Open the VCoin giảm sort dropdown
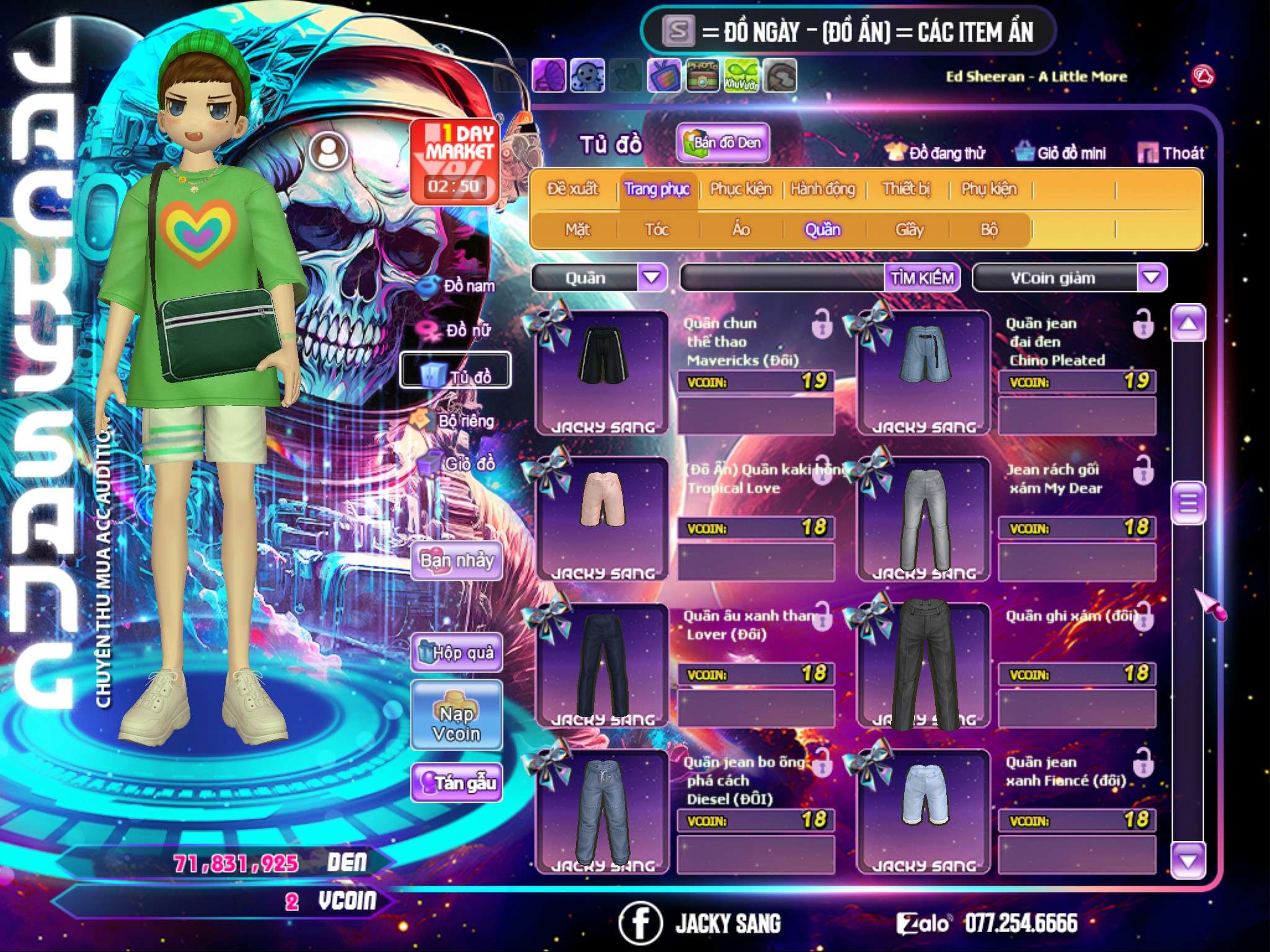1270x952 pixels. 1151,278
